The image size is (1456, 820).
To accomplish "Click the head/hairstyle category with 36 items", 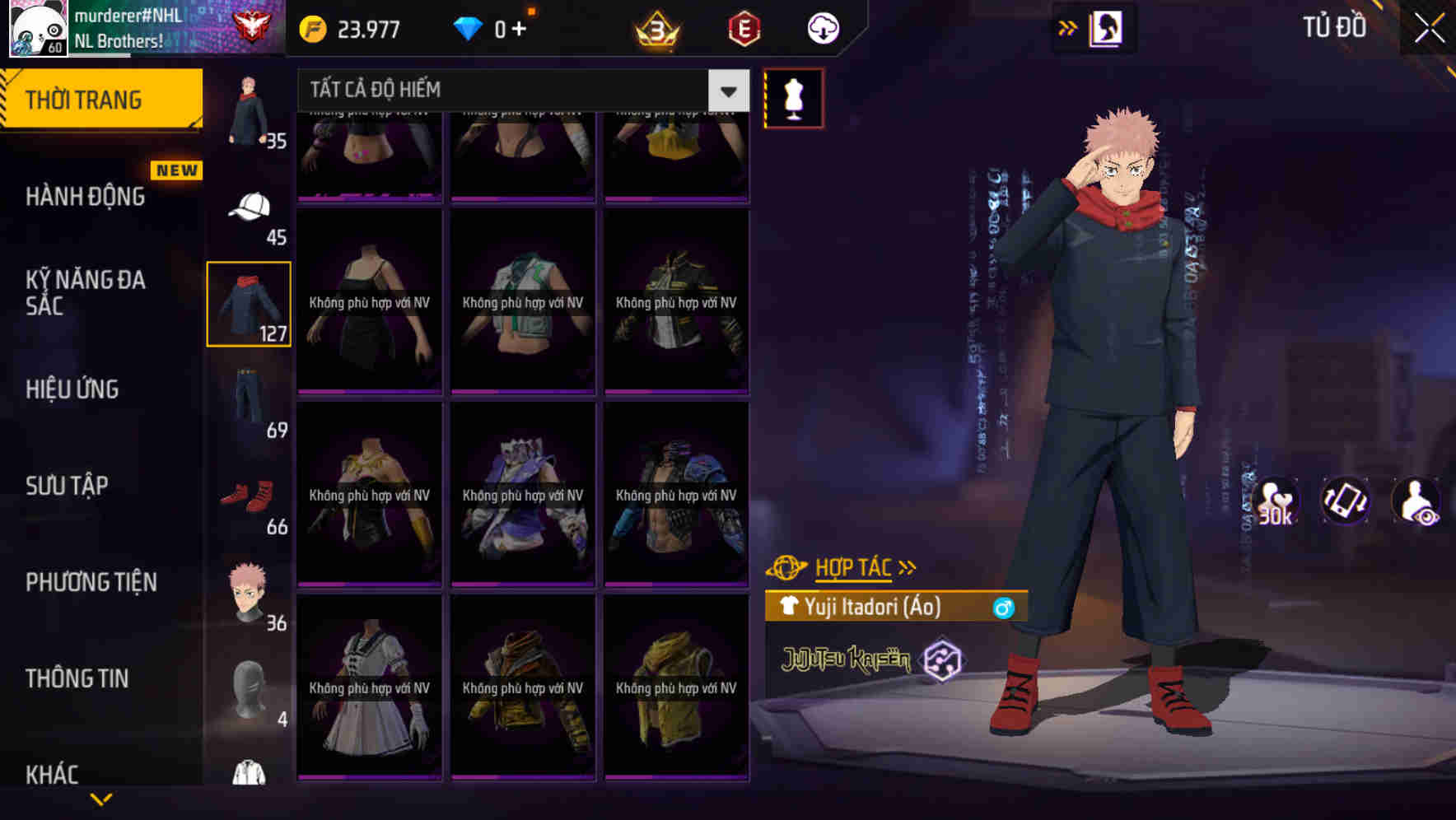I will [x=250, y=590].
